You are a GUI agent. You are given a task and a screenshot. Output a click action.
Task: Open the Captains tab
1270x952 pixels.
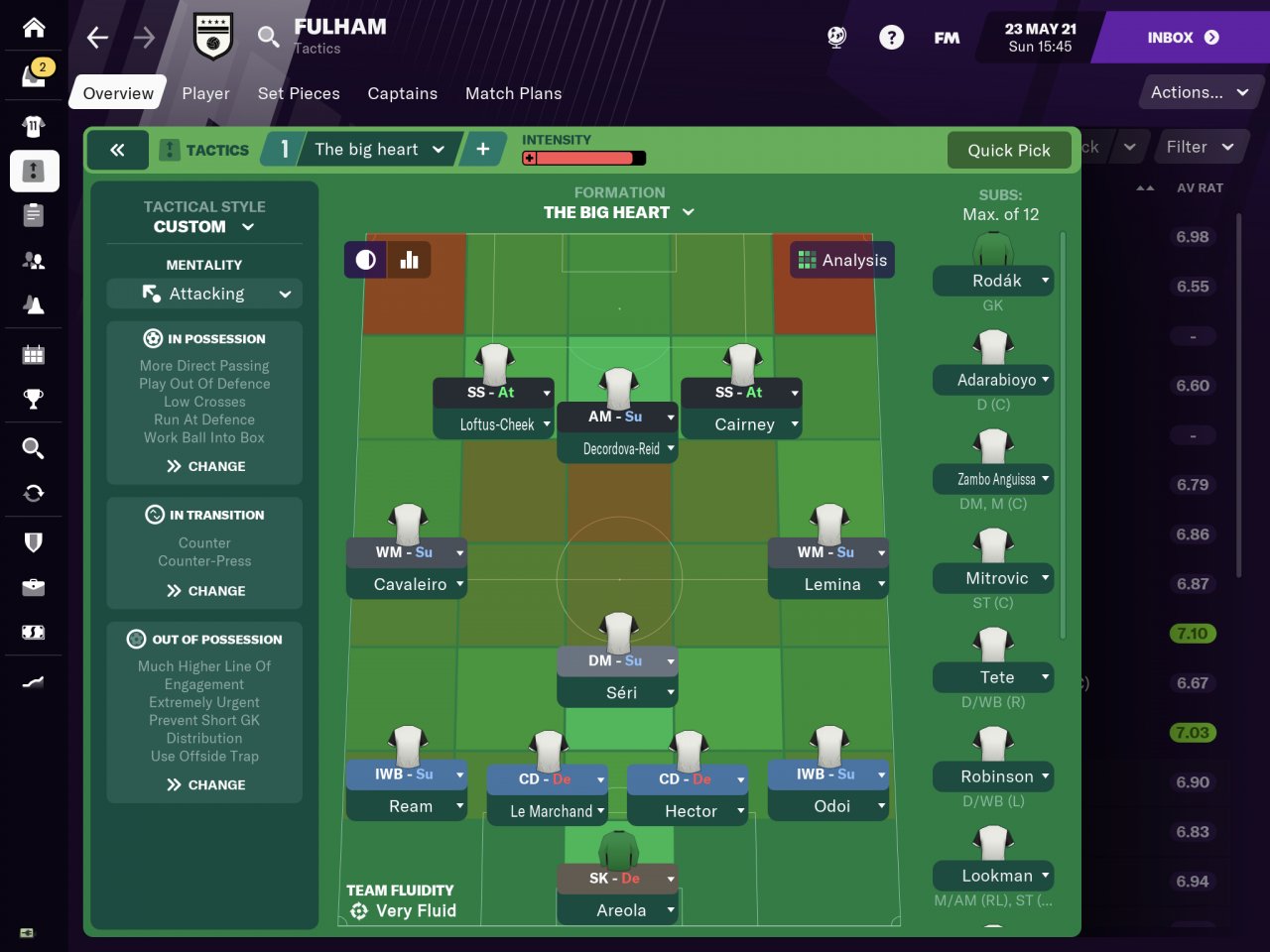coord(402,93)
